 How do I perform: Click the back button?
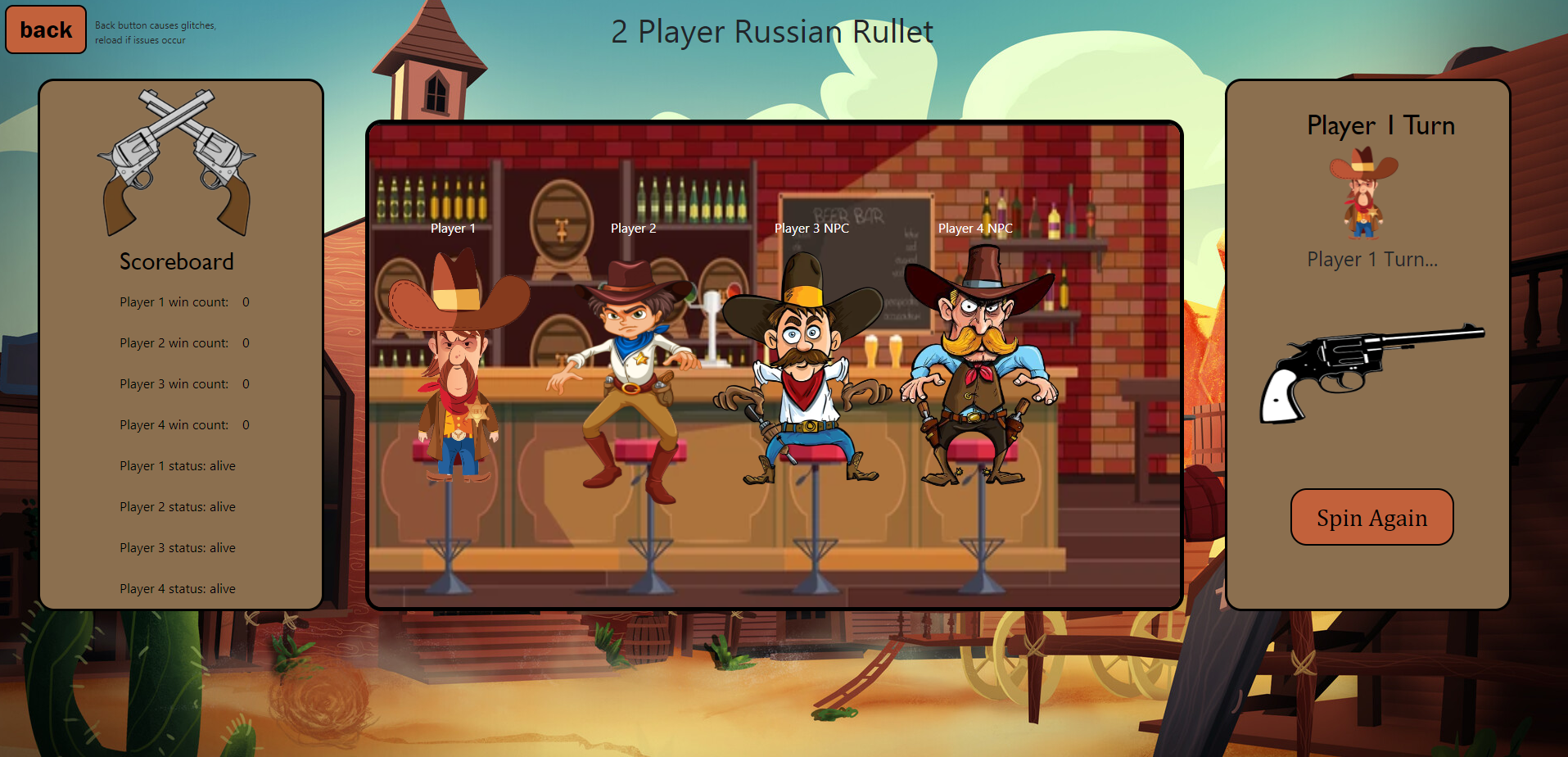tap(46, 30)
